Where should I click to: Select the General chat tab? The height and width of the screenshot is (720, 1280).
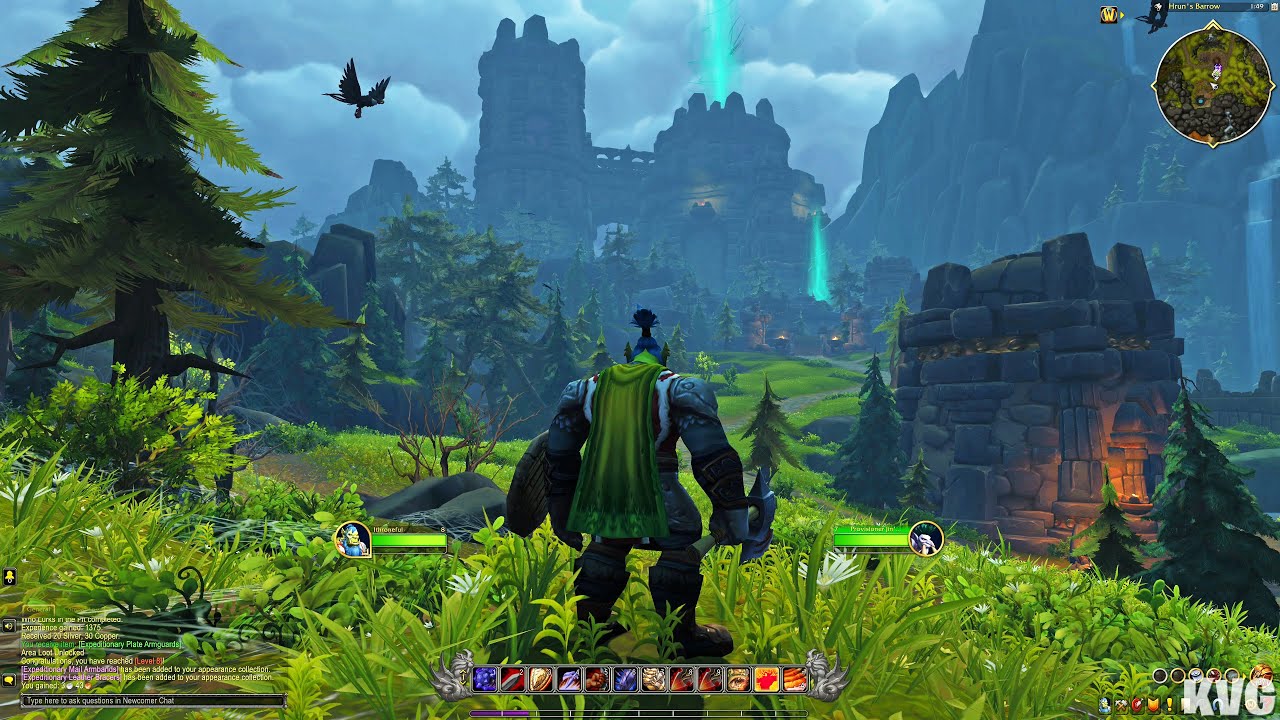[x=37, y=609]
